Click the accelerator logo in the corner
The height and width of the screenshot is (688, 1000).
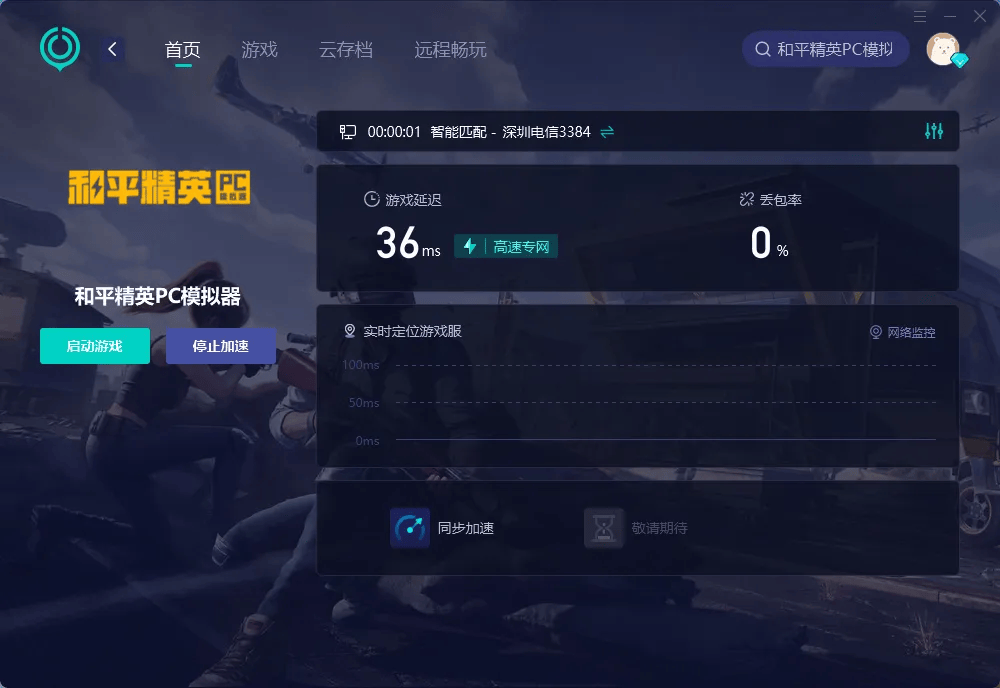point(60,48)
